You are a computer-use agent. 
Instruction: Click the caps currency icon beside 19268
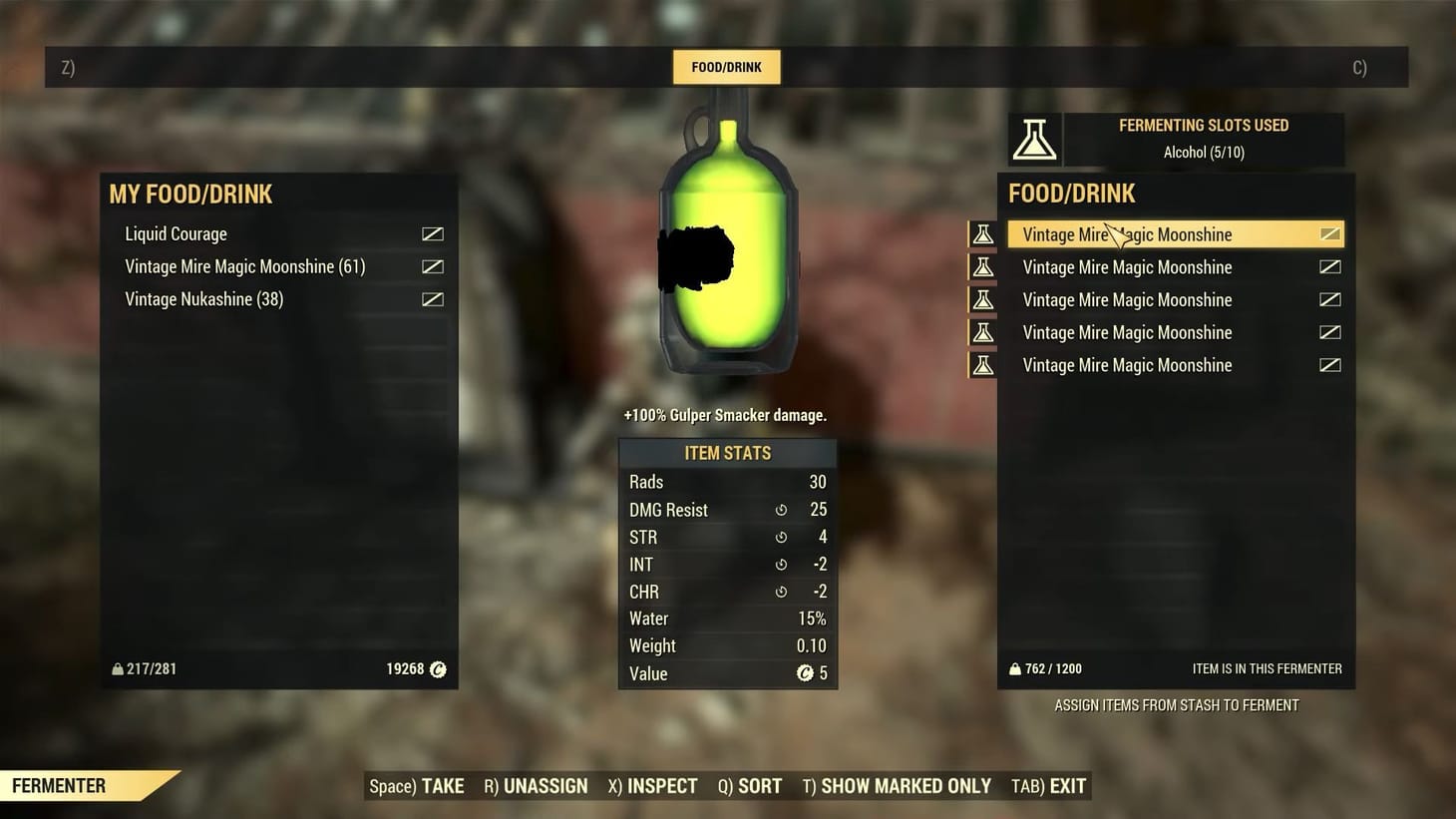click(437, 668)
